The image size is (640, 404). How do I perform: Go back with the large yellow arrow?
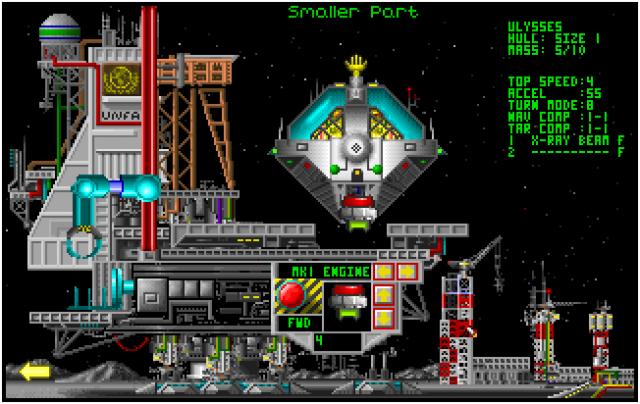34,372
